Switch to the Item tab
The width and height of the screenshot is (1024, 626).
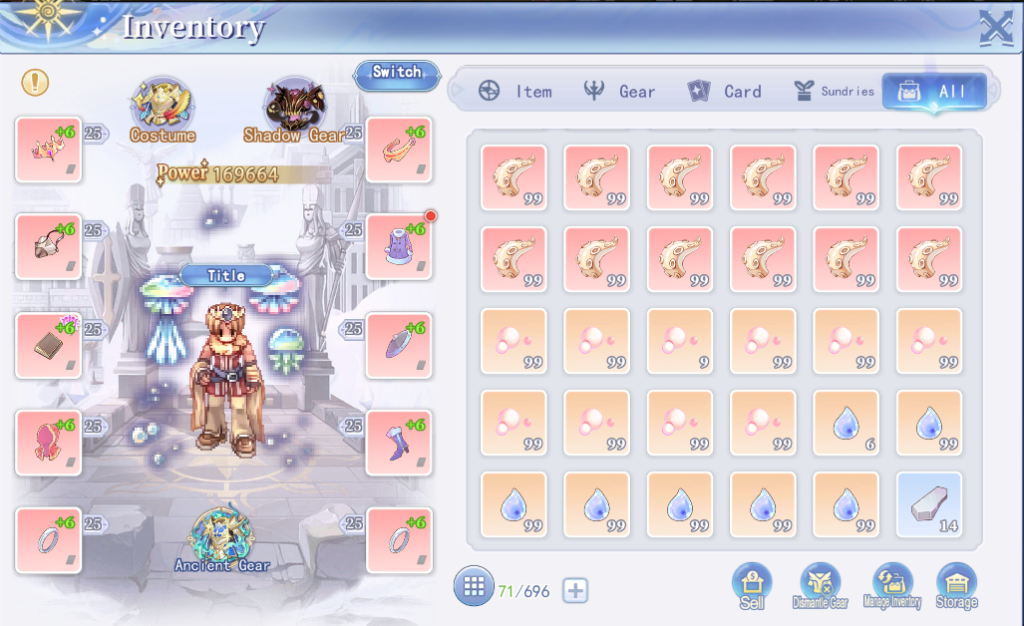pyautogui.click(x=515, y=91)
